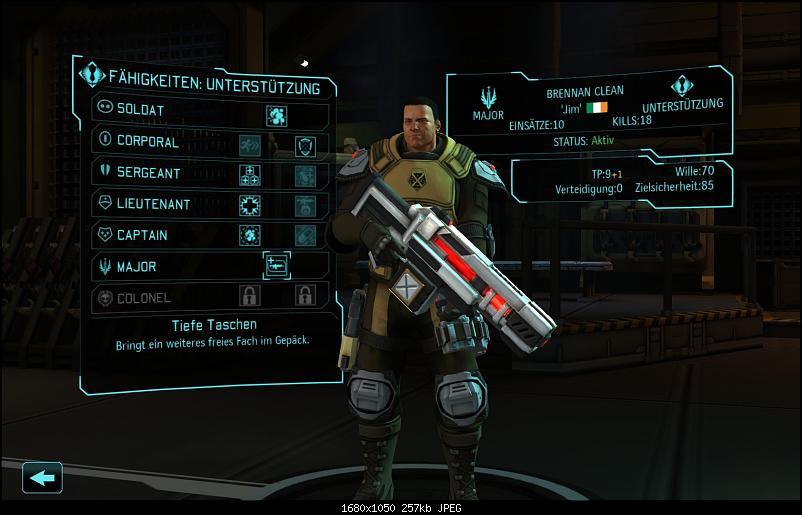Select the smoke grenade ability in Soldat row
The width and height of the screenshot is (802, 515).
277,116
